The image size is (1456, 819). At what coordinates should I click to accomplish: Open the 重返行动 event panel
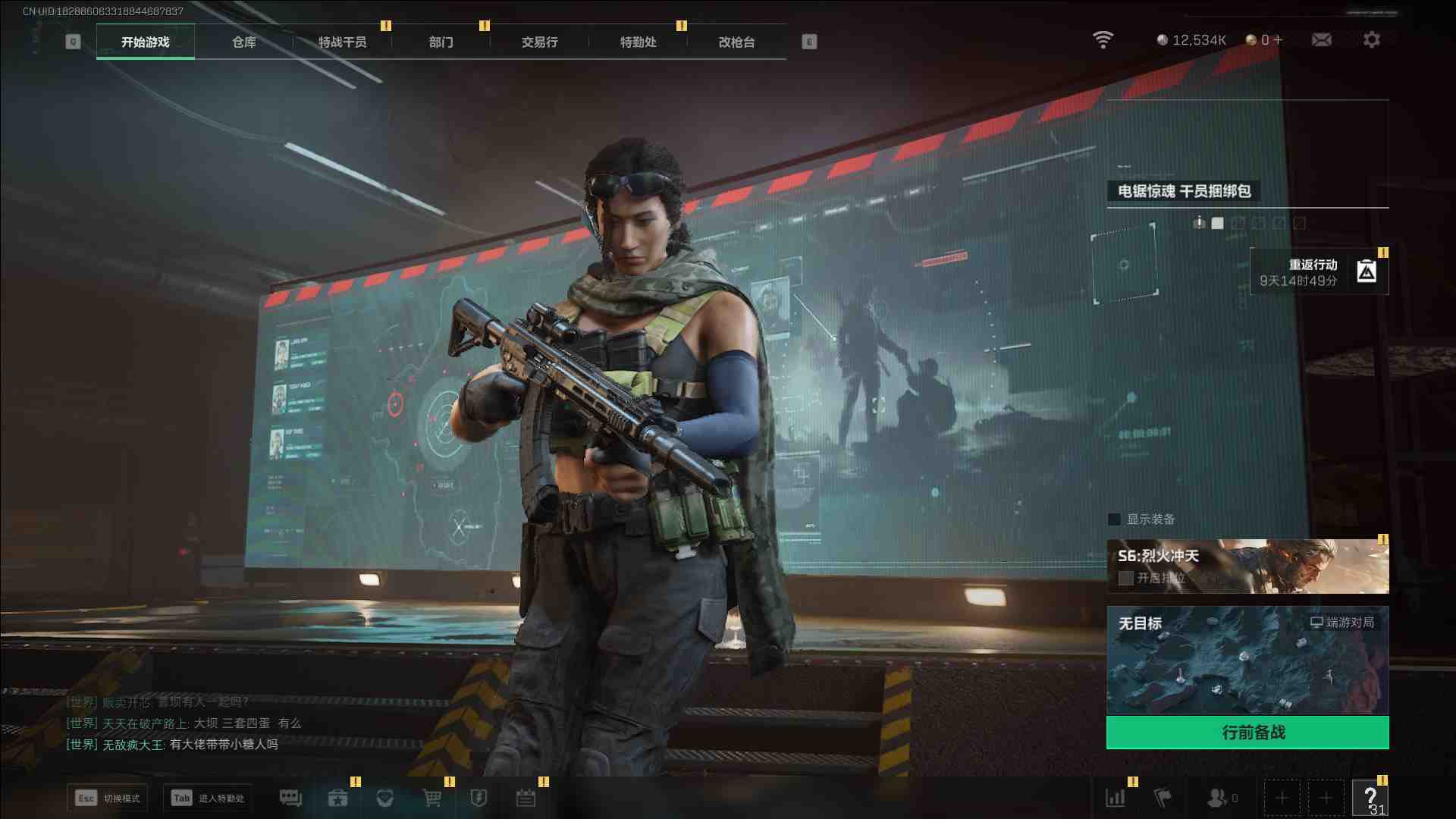coord(1319,272)
